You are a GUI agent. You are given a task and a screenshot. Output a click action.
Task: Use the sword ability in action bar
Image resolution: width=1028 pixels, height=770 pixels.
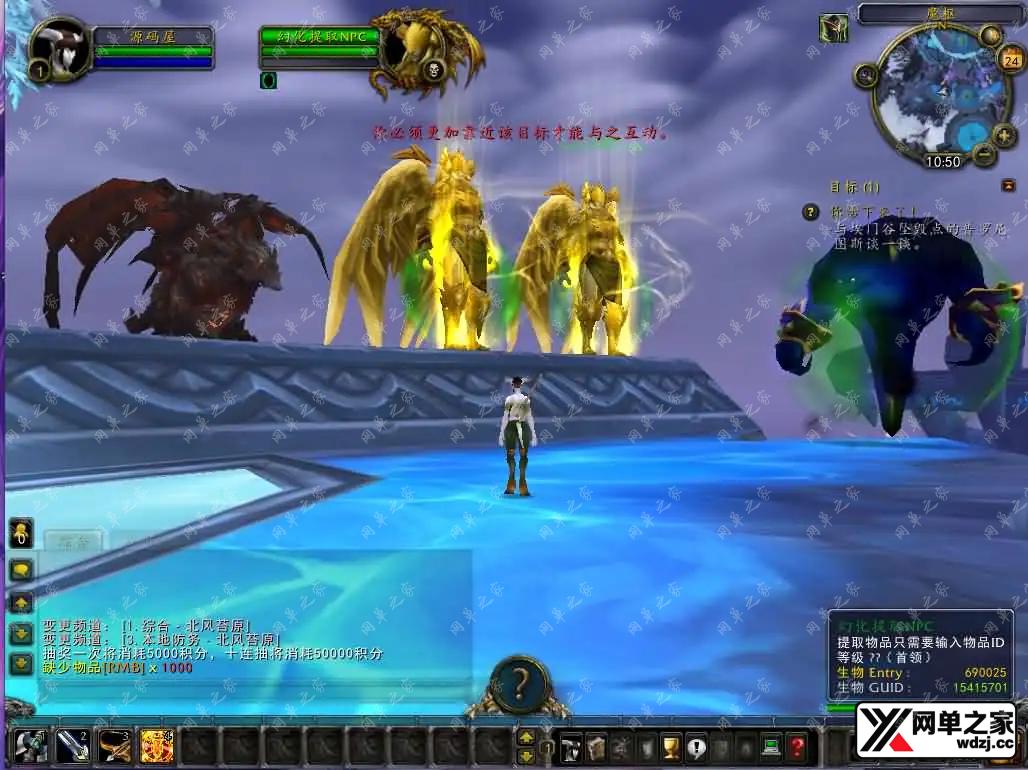(73, 745)
